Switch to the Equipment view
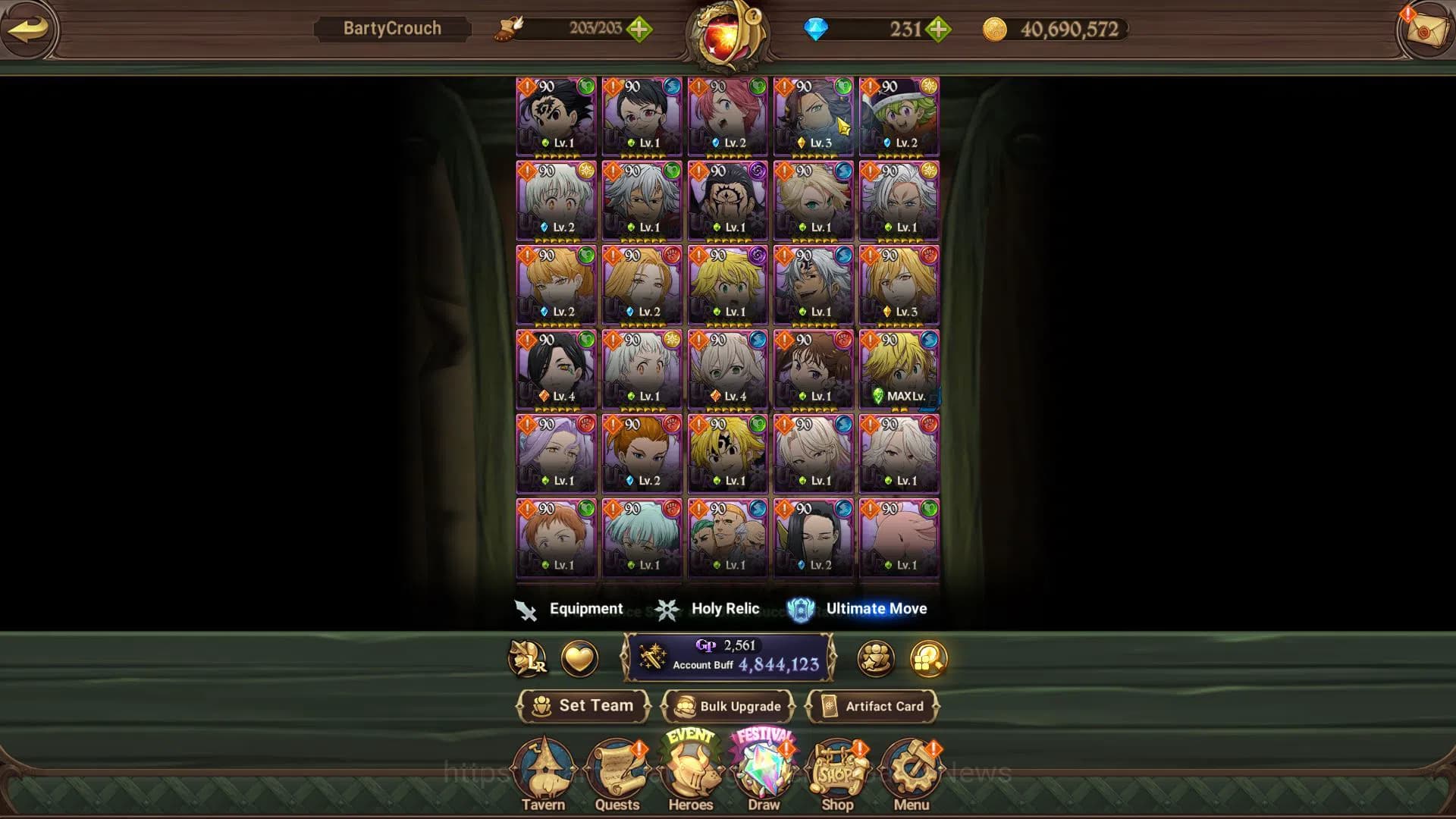1456x819 pixels. coord(570,609)
